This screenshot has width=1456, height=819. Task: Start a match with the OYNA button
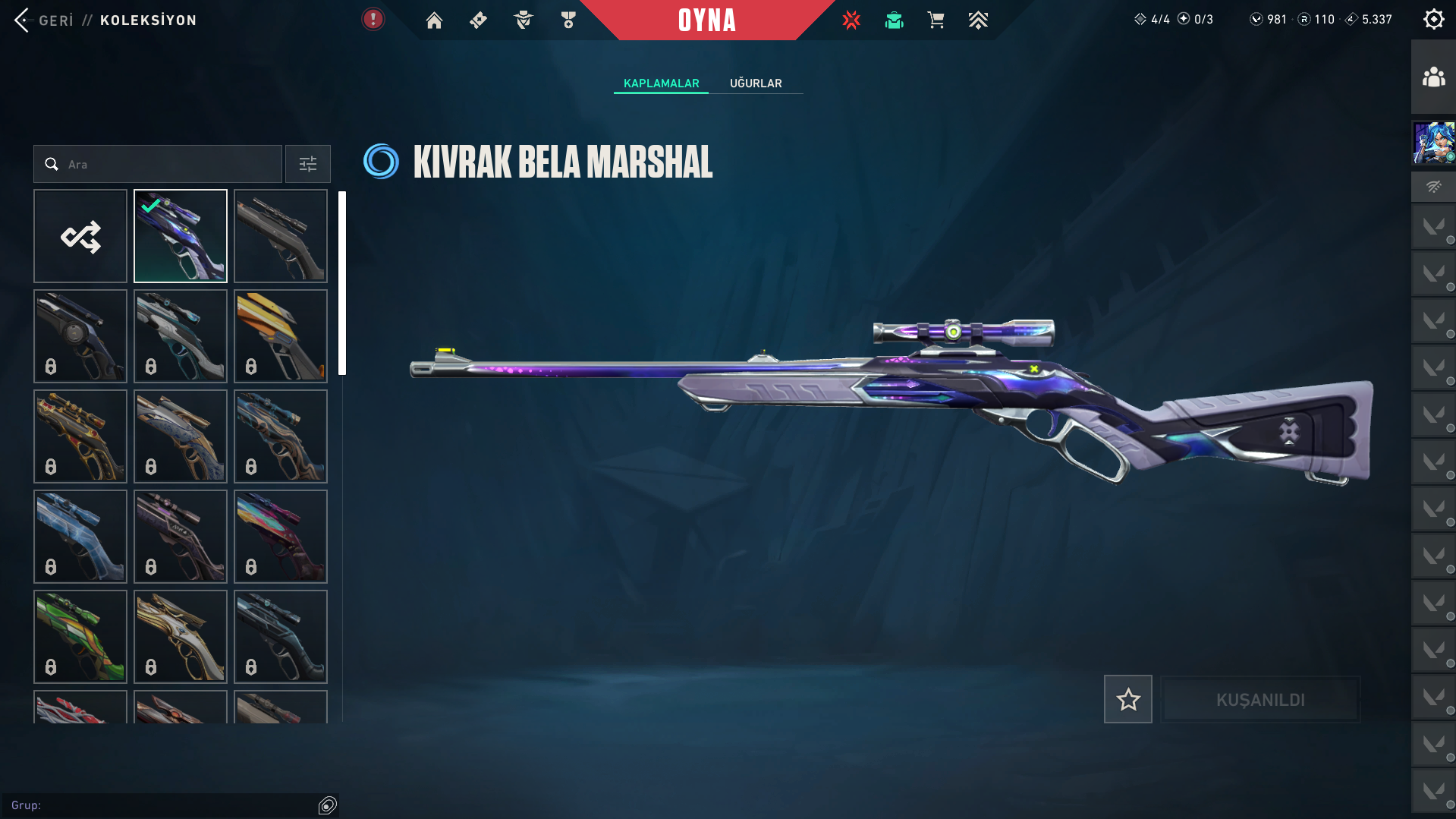click(707, 20)
